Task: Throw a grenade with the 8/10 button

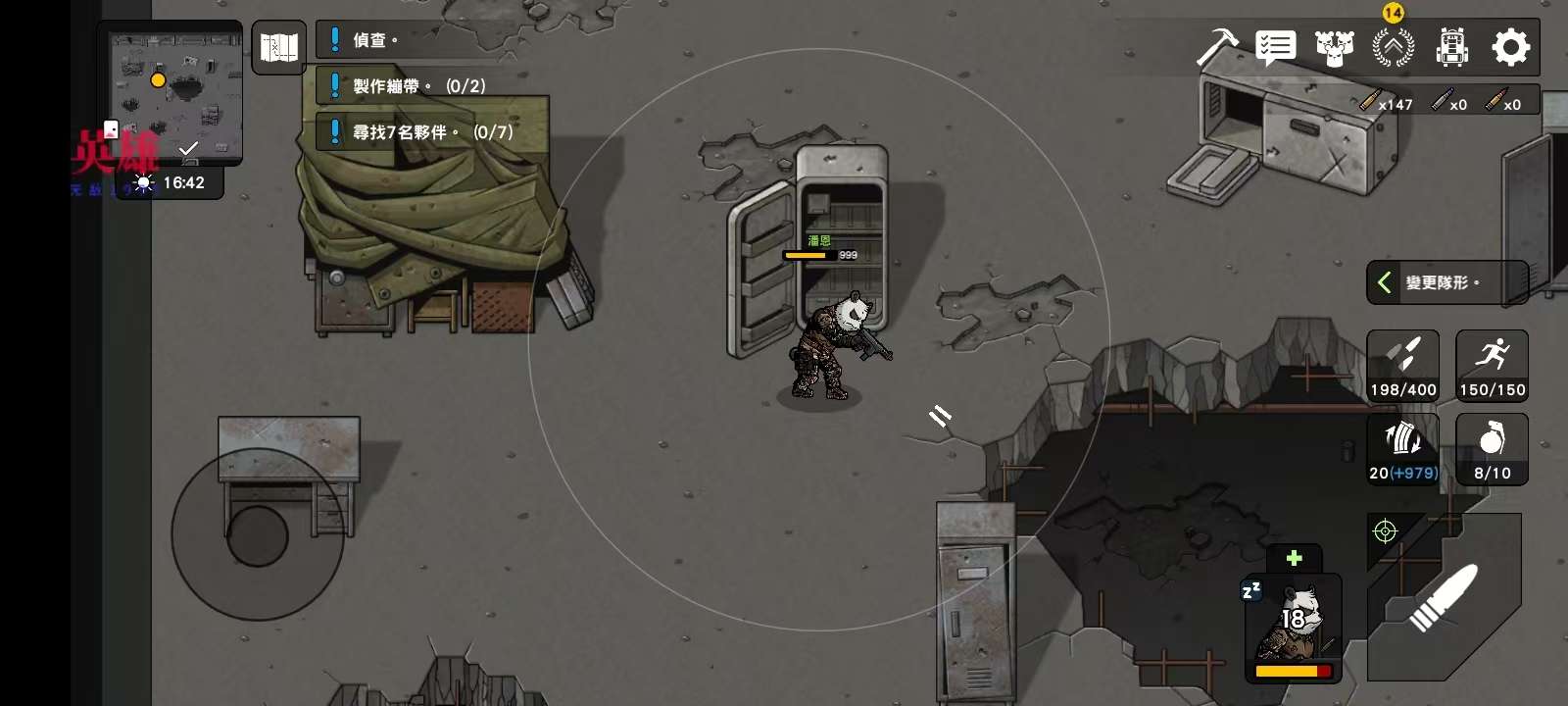Action: 1492,449
